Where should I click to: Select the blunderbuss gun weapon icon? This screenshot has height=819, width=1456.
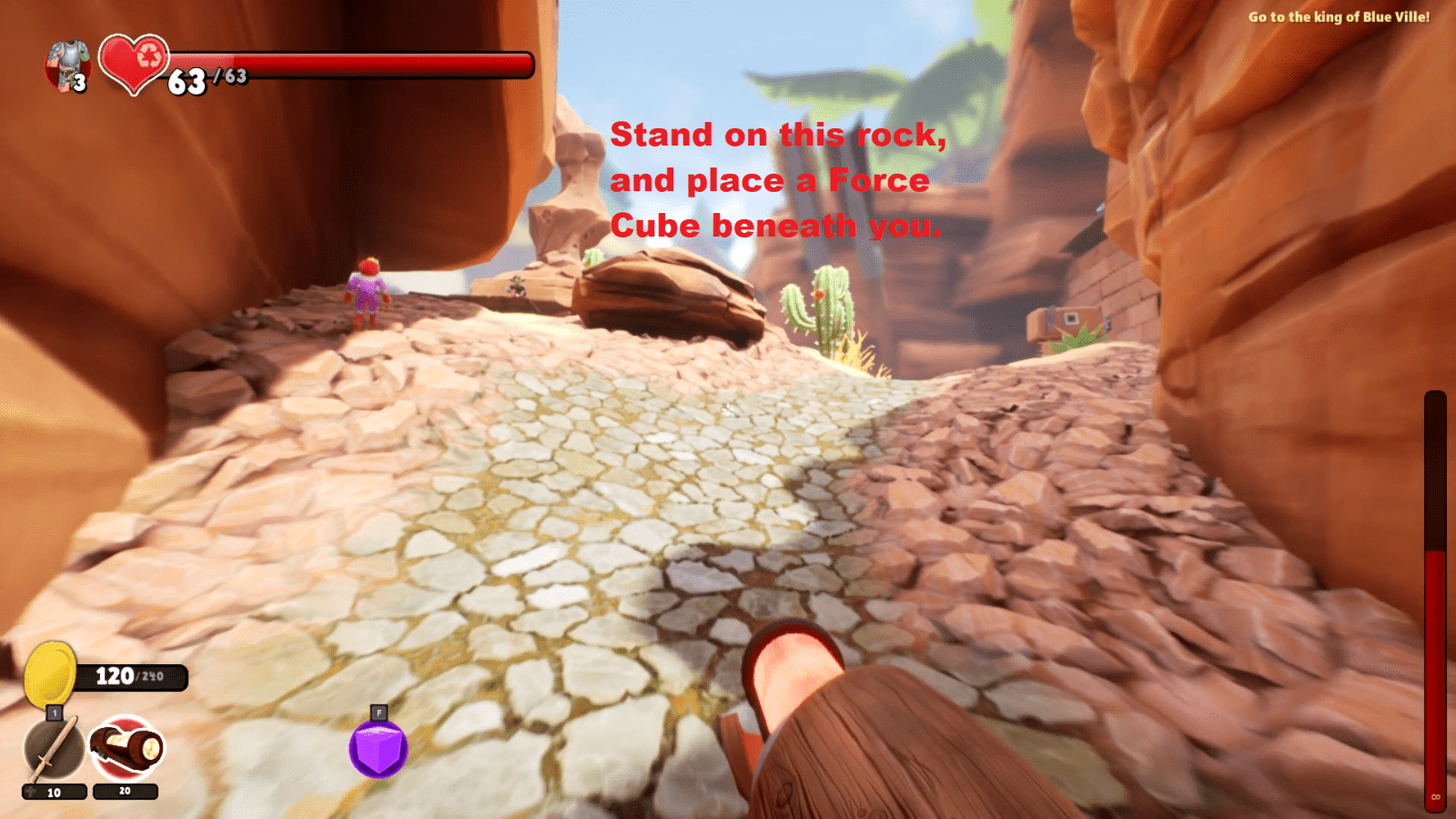click(x=125, y=748)
